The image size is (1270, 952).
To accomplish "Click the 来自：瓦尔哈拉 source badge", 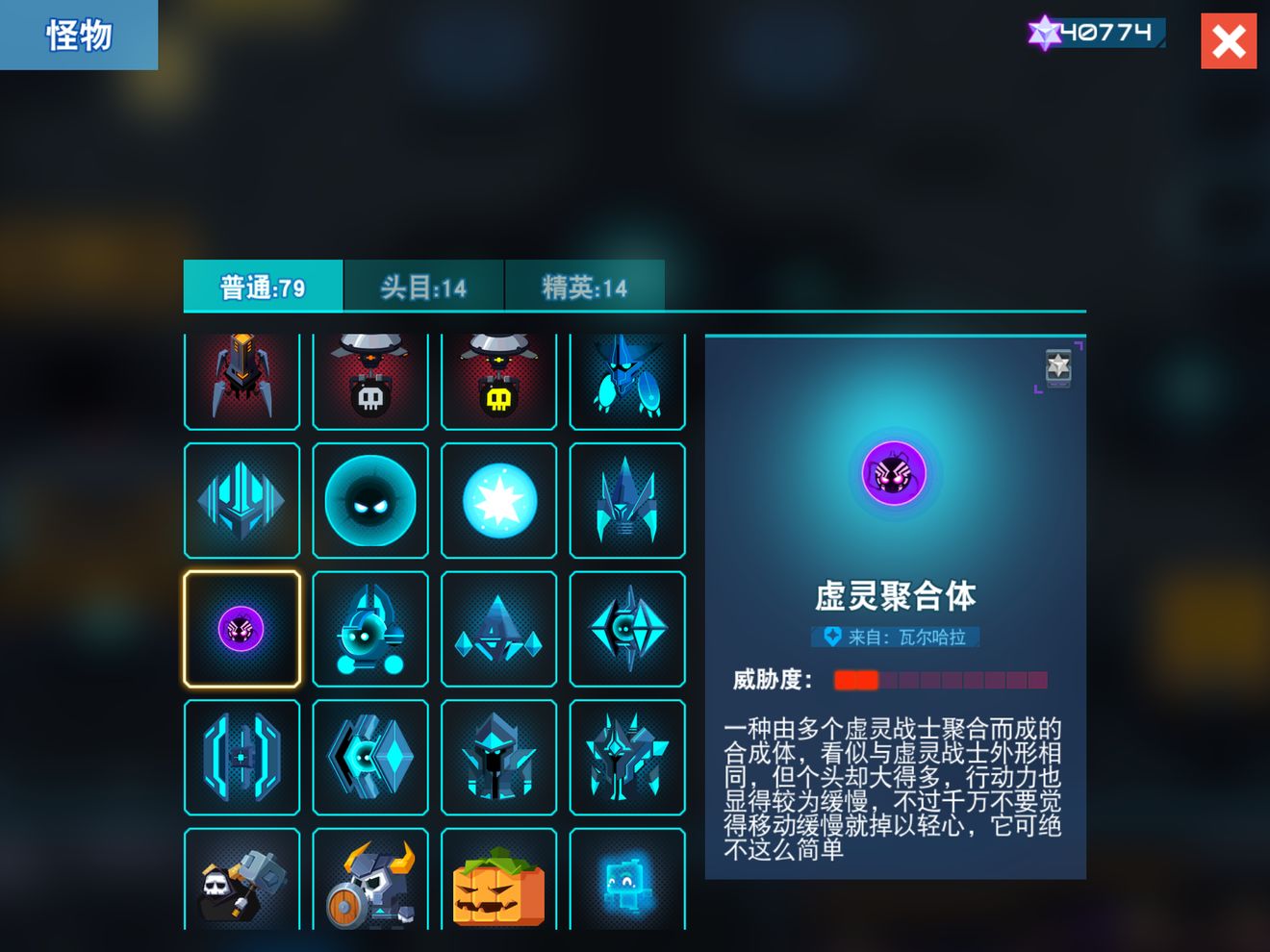I will [895, 638].
